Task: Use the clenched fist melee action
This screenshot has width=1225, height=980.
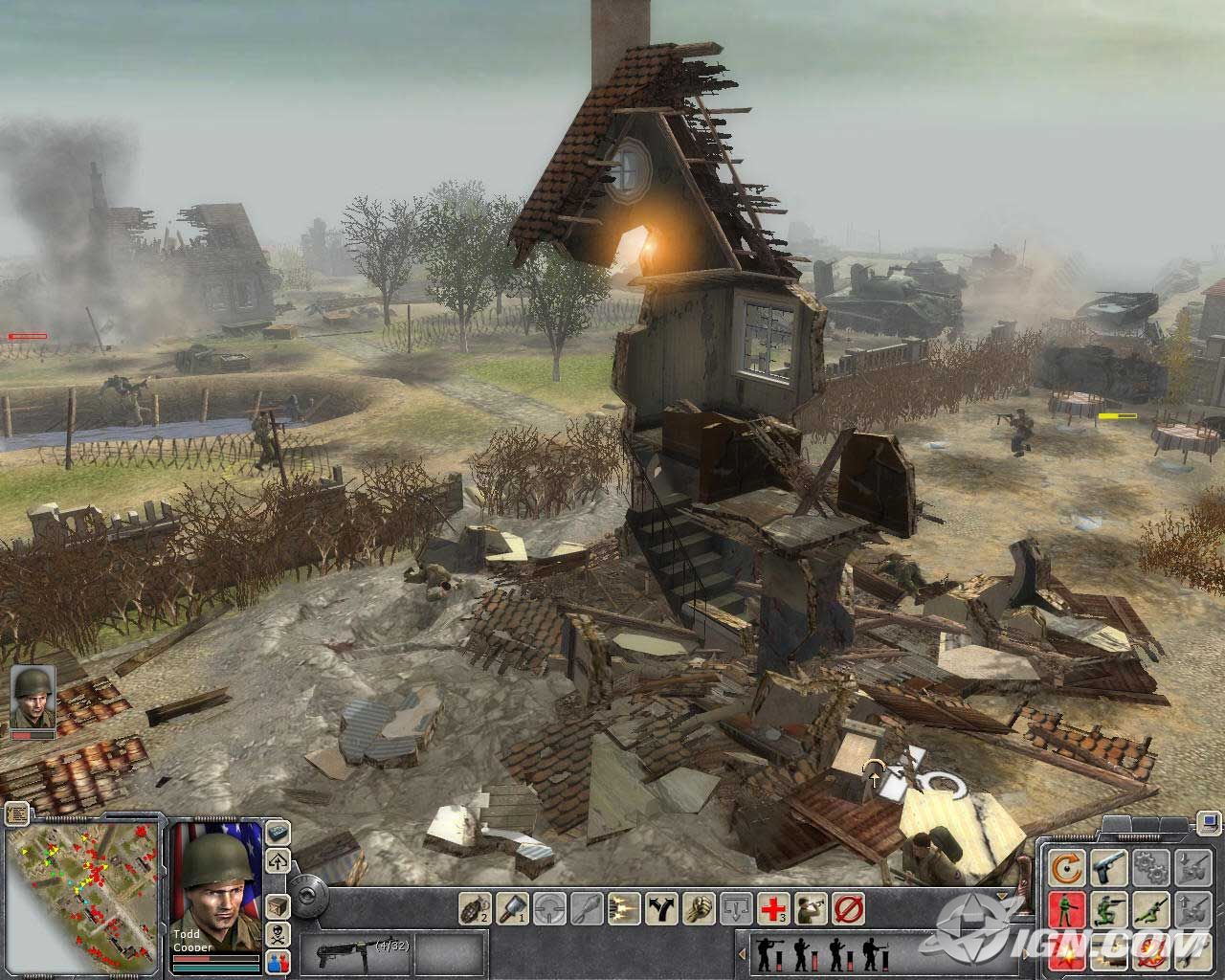Action: point(699,906)
